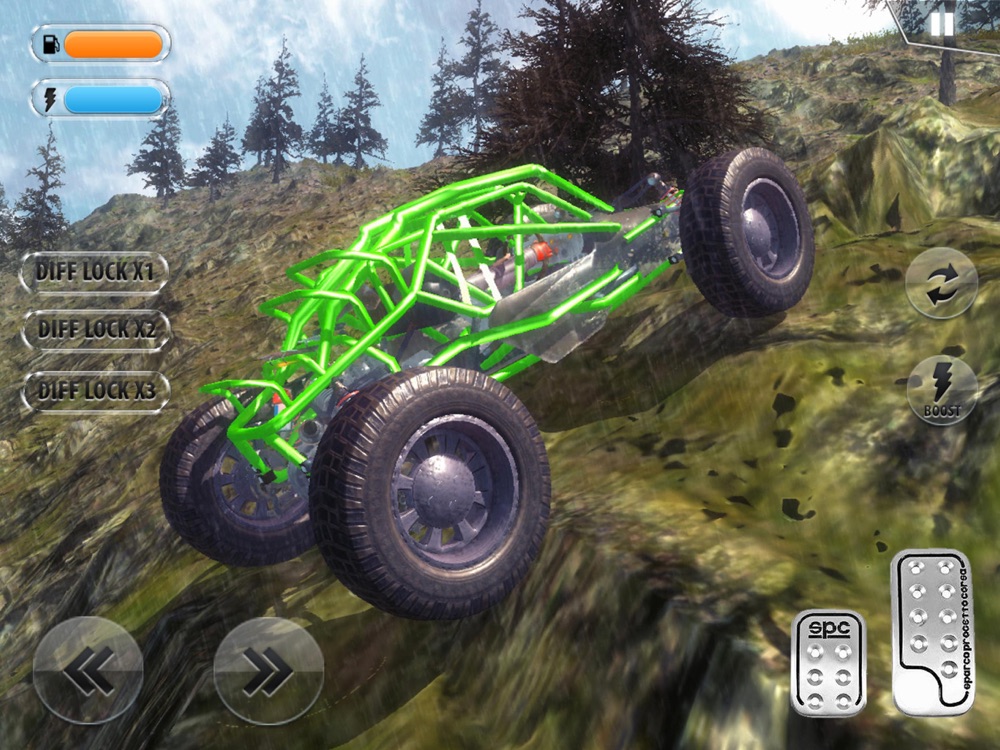Screen dimensions: 1000x750
Task: Tap the circular arrows camera switch button
Action: point(941,283)
